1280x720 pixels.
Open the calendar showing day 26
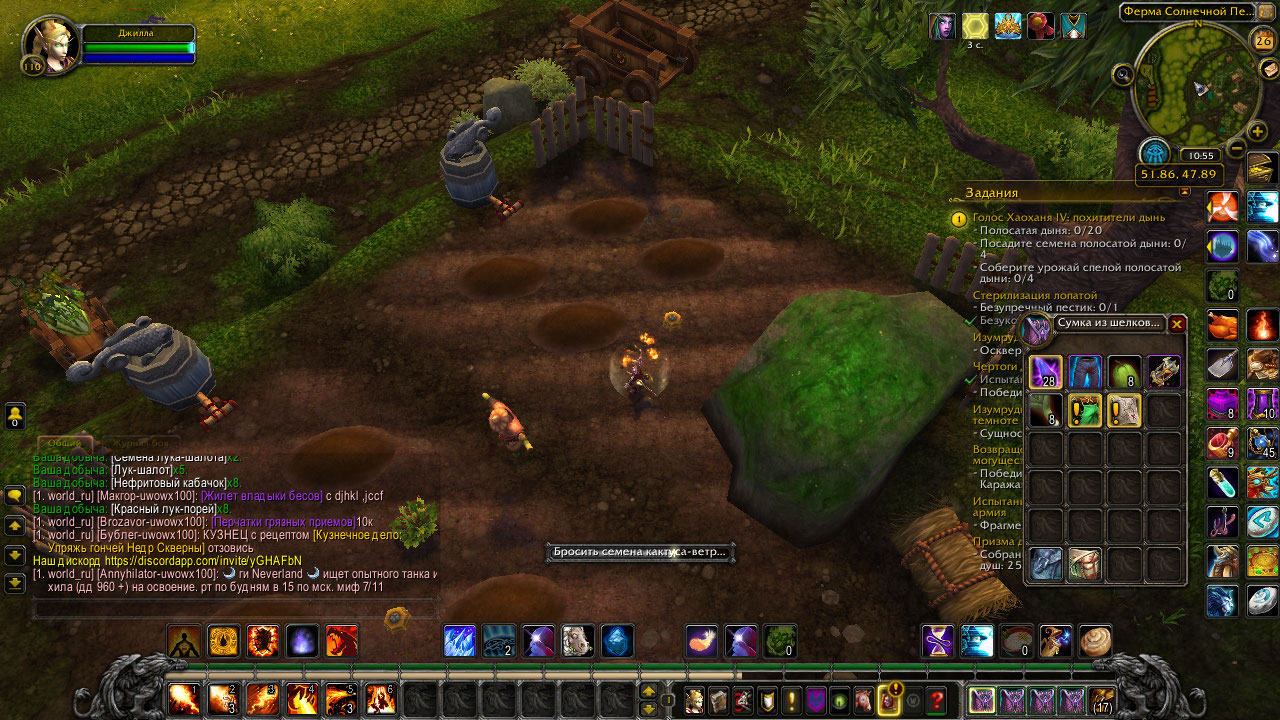pyautogui.click(x=1262, y=40)
